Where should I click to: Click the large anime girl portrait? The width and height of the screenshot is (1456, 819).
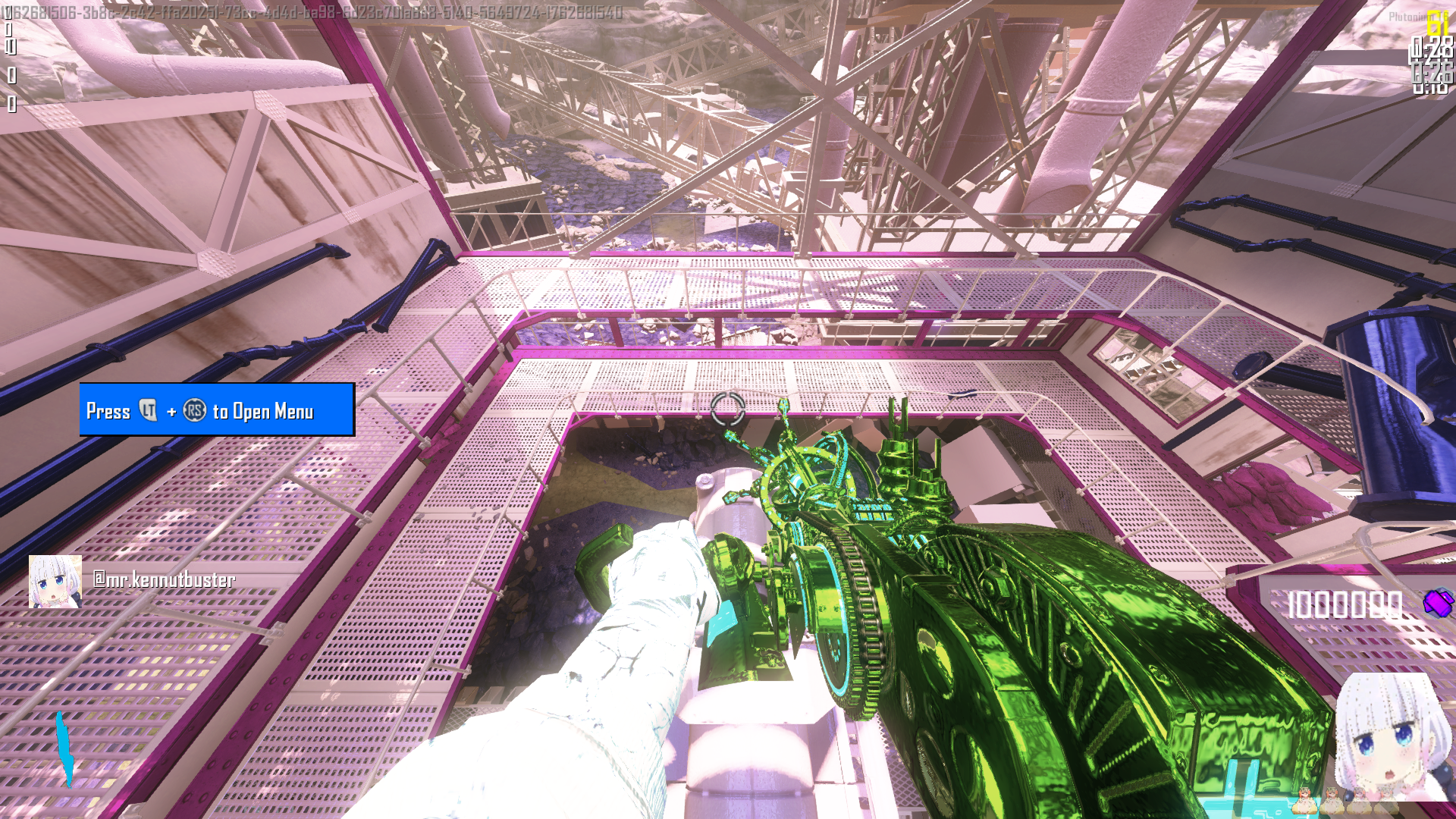tap(1393, 736)
